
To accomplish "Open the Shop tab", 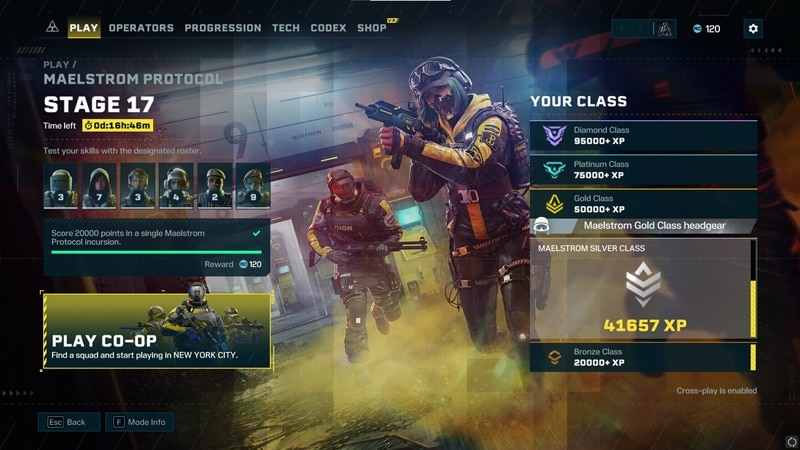I will point(372,28).
